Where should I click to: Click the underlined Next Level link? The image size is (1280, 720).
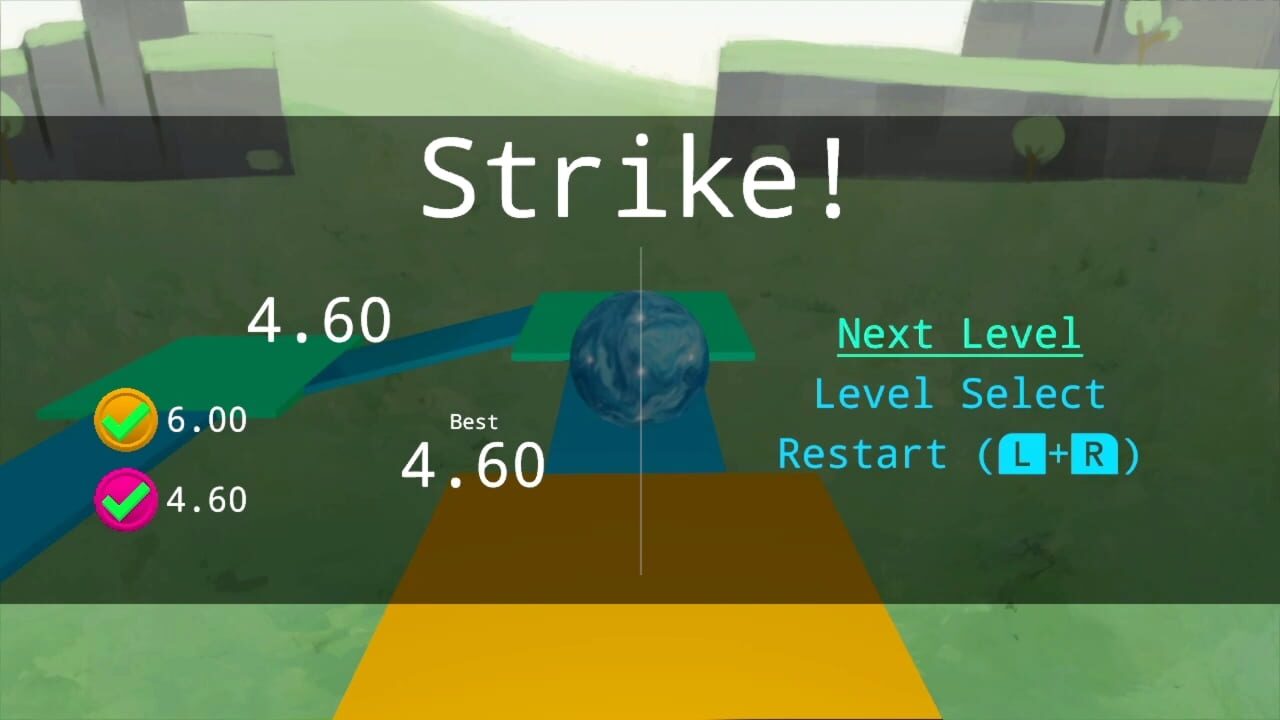point(958,333)
